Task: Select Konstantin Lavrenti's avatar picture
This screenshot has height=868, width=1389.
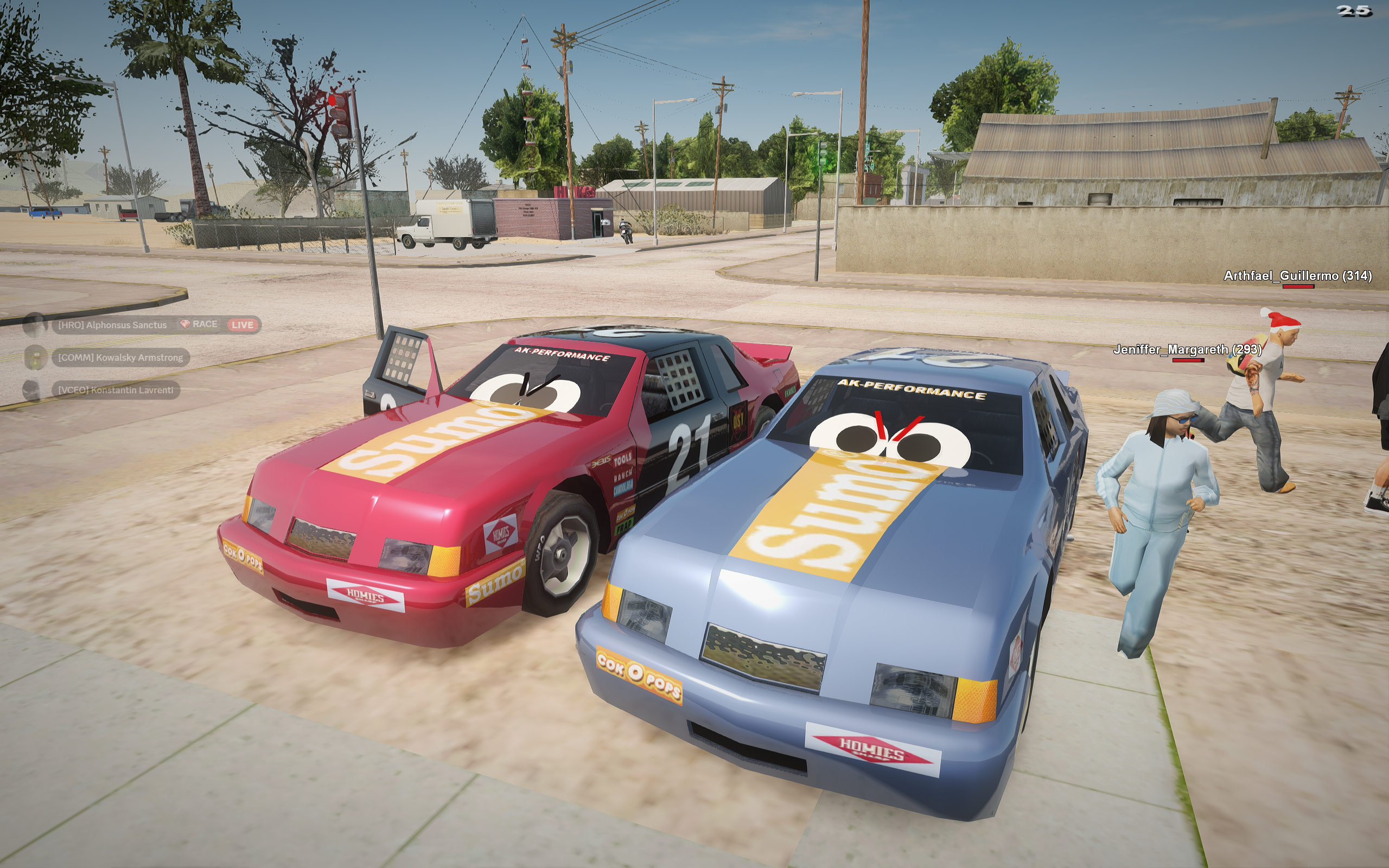Action: pyautogui.click(x=32, y=391)
